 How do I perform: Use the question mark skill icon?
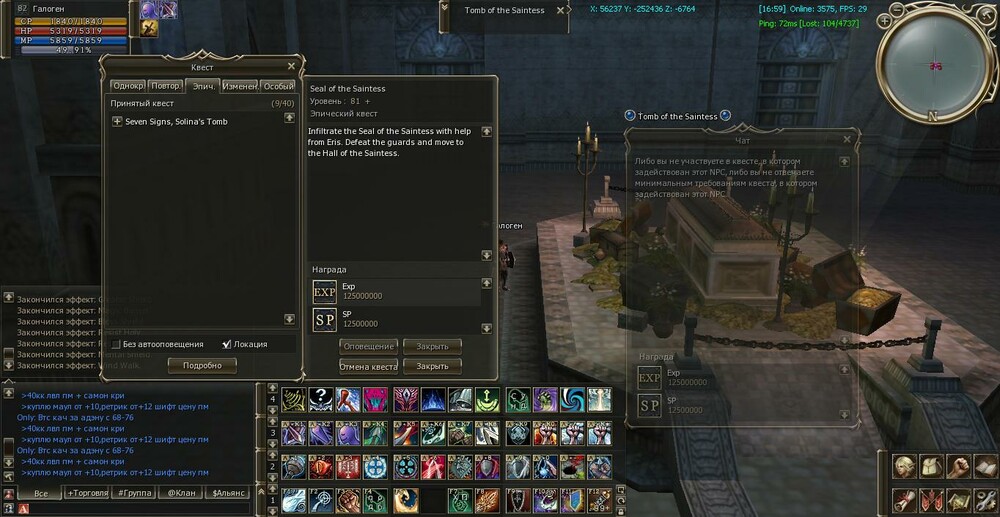321,400
